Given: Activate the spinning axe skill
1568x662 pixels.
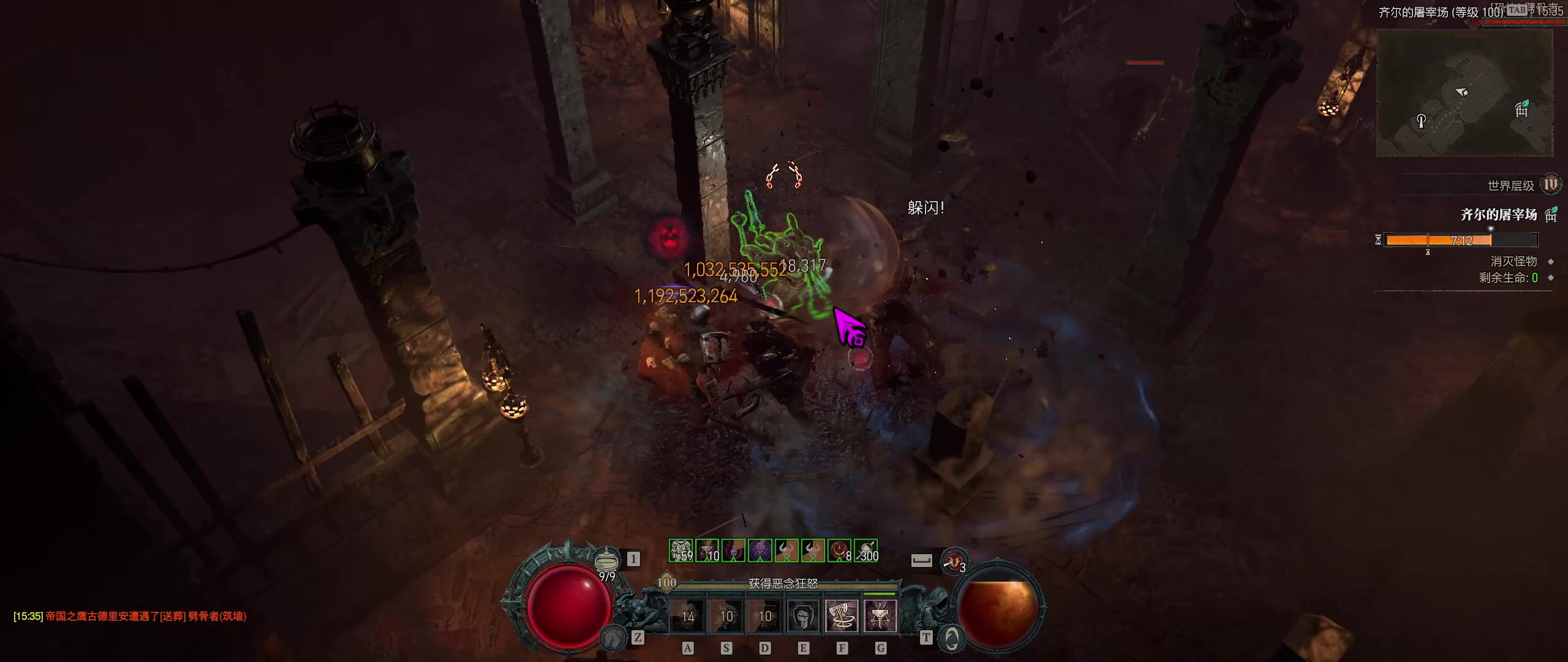Looking at the screenshot, I should 842,615.
